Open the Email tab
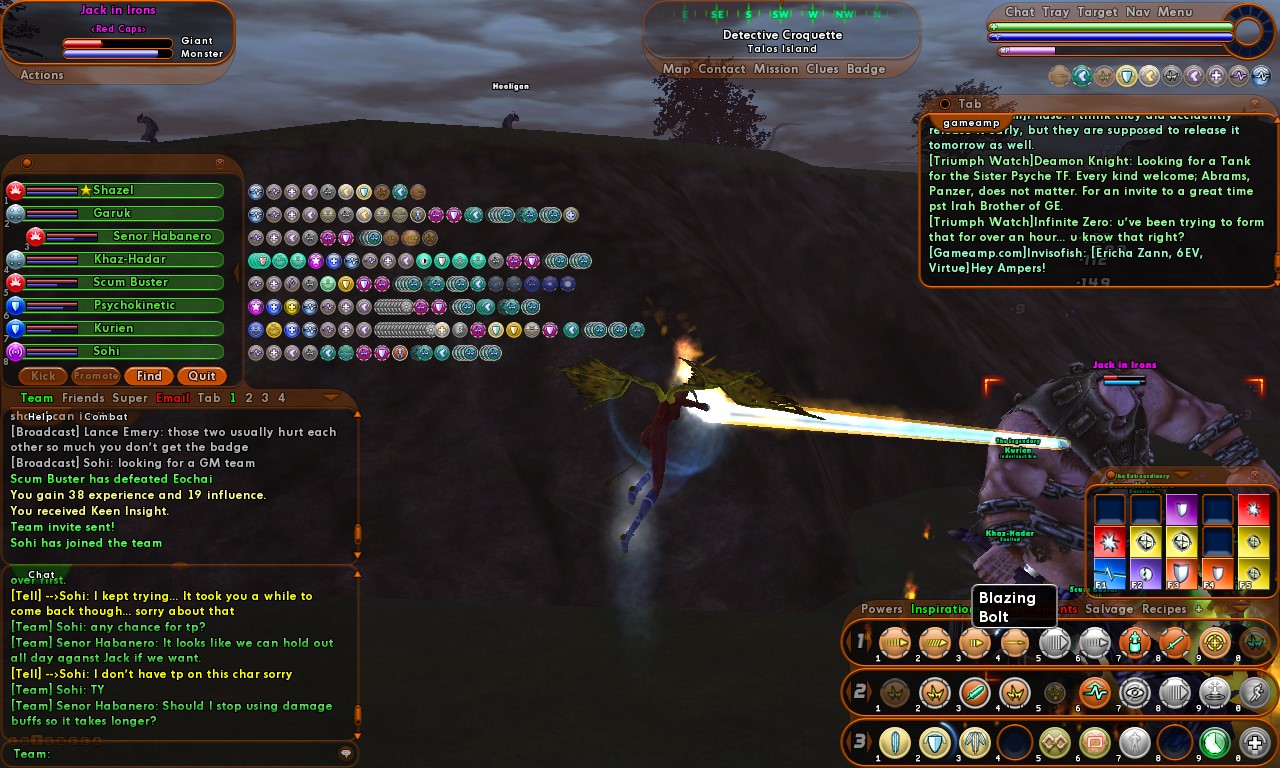This screenshot has height=768, width=1280. (x=172, y=398)
